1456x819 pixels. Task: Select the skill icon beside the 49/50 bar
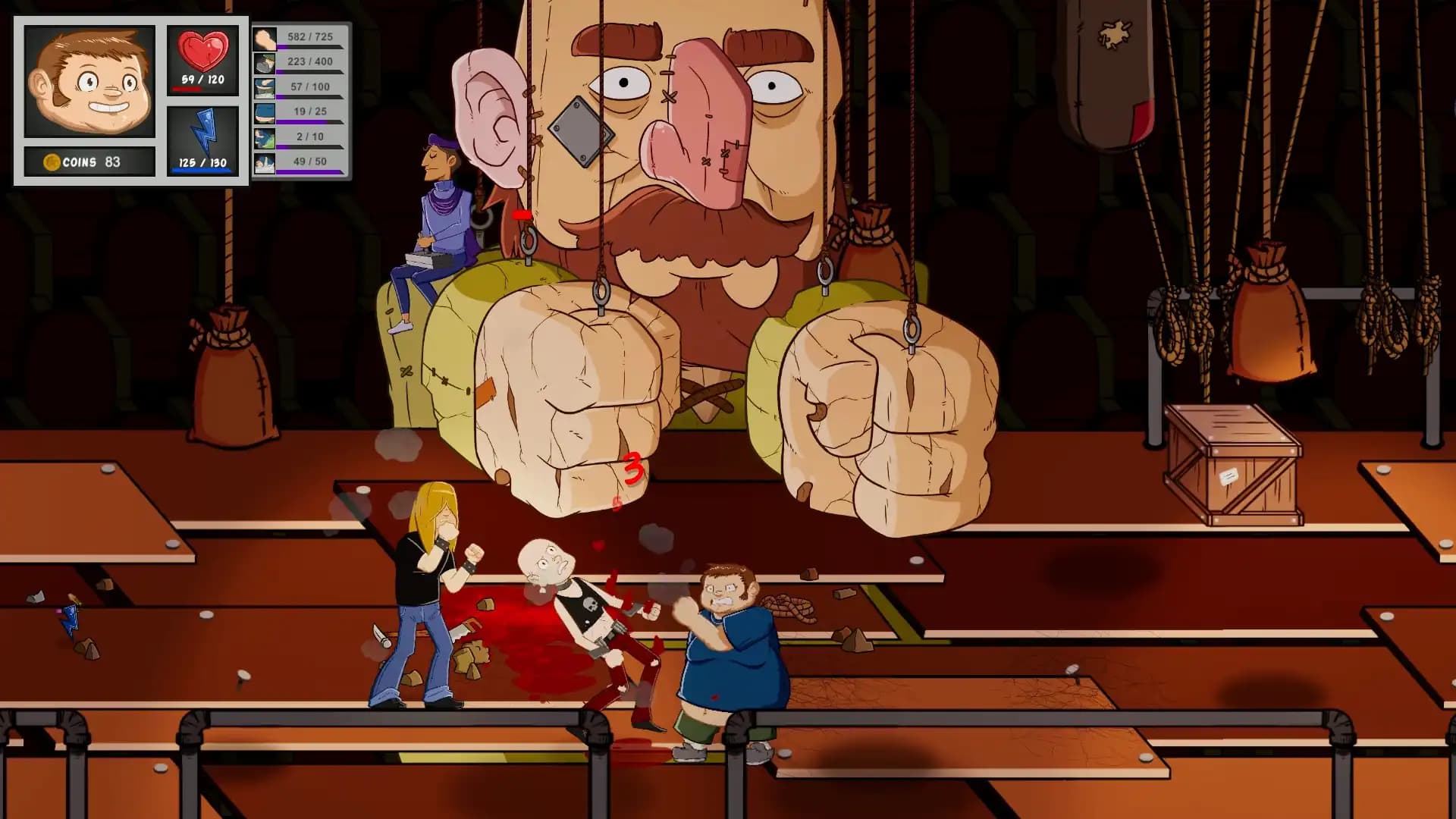[x=264, y=161]
